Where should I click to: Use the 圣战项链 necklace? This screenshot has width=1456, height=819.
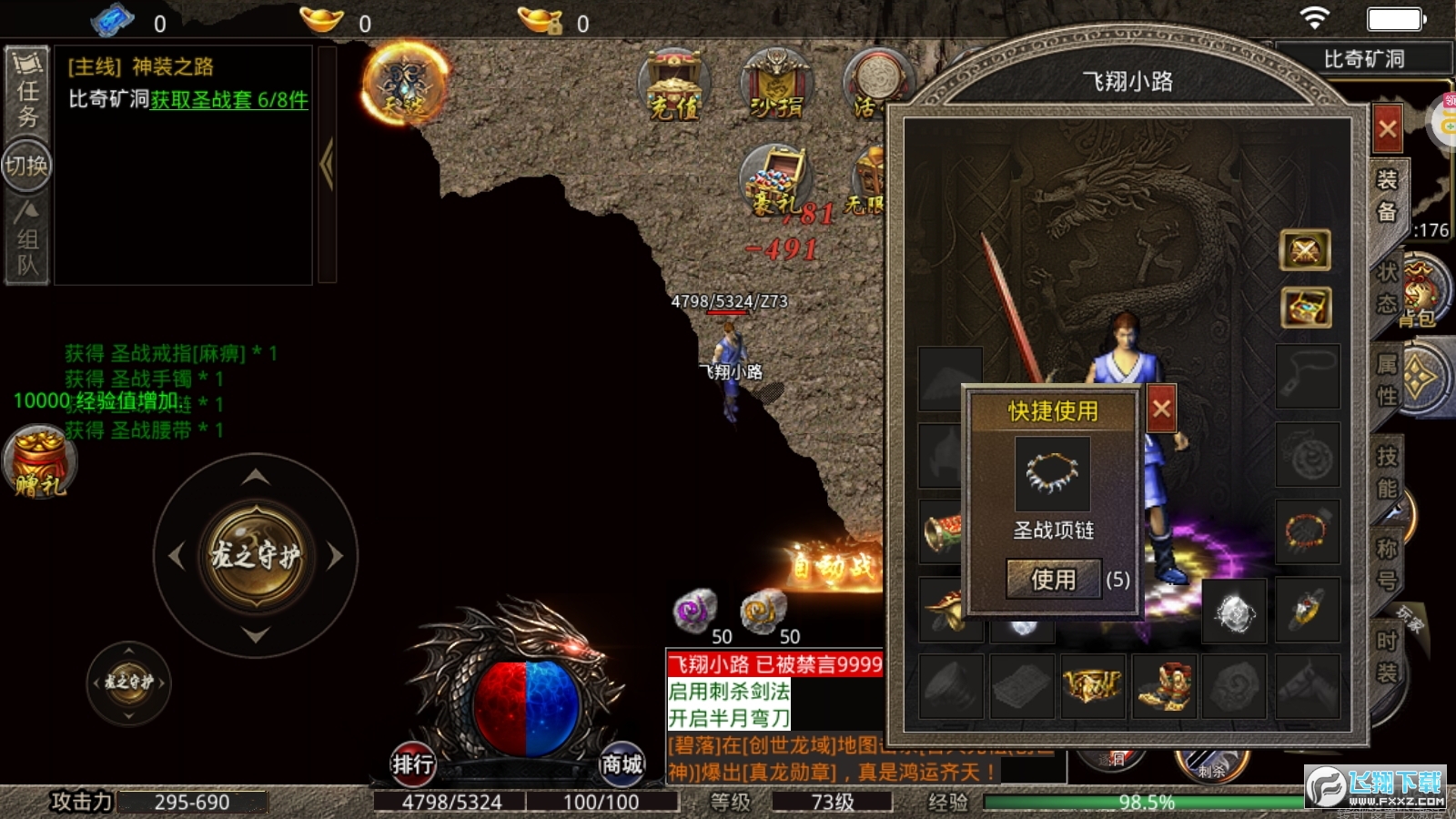(1053, 579)
